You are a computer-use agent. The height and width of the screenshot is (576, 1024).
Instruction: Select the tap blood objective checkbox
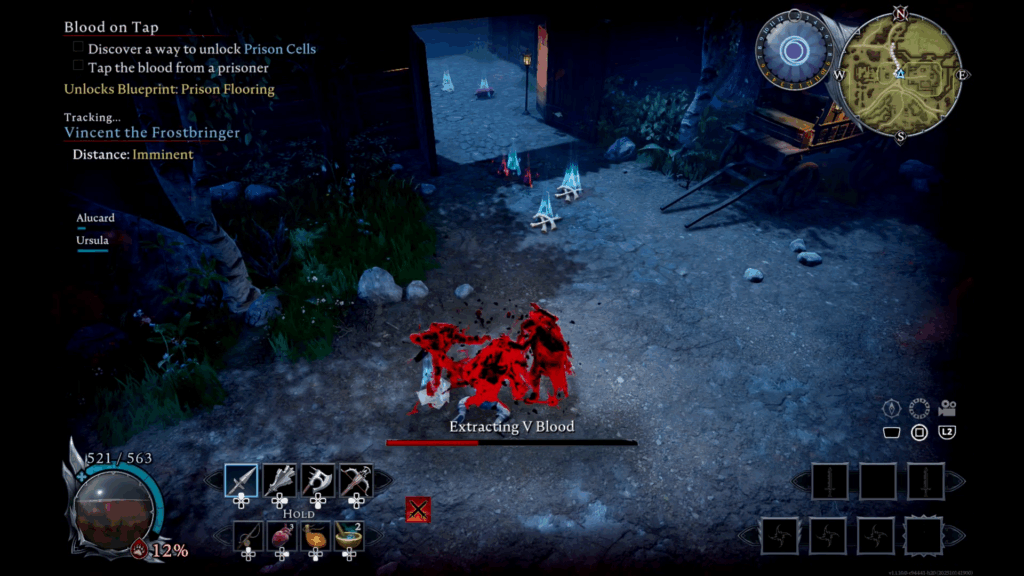tap(78, 67)
